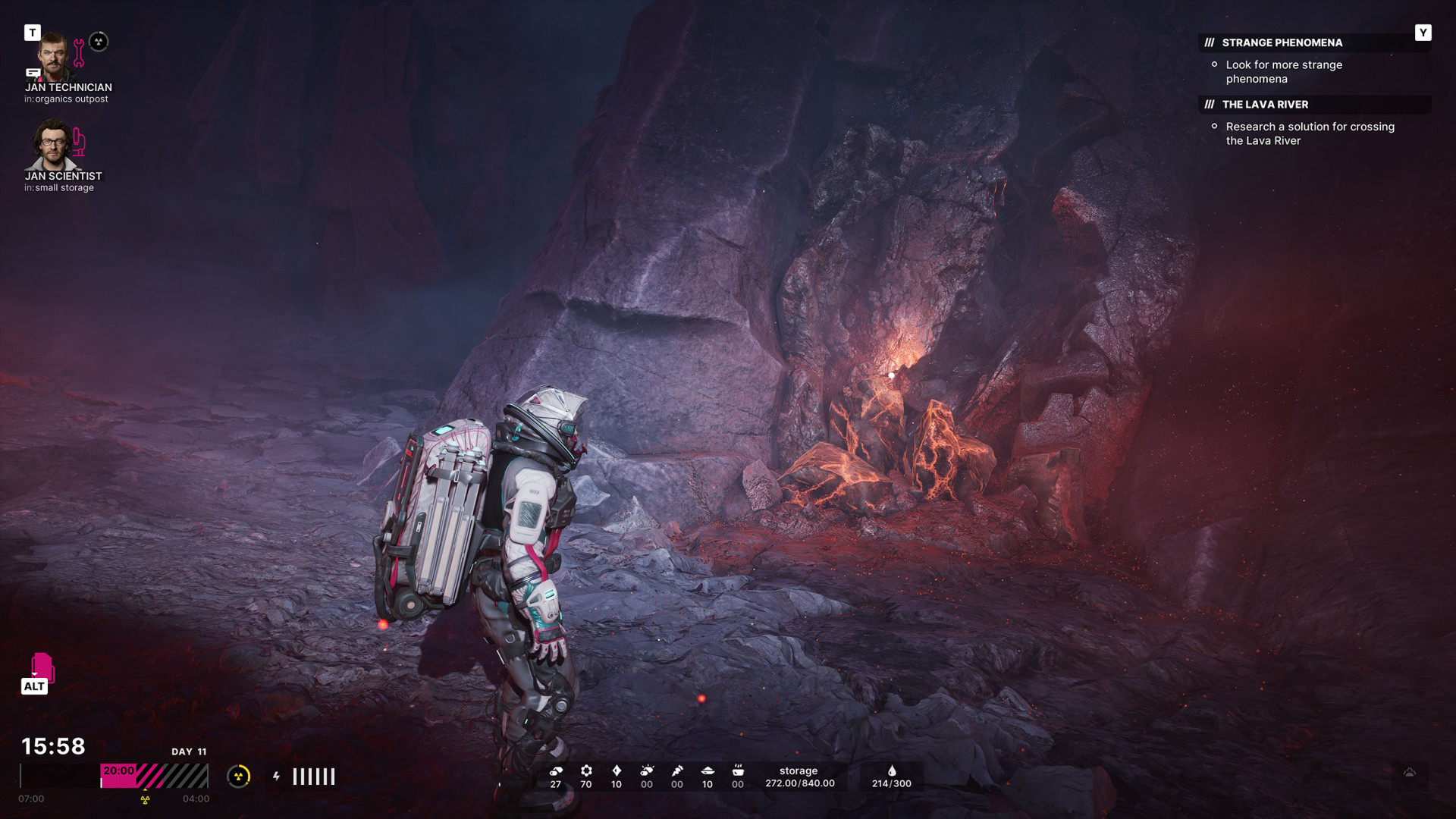Click the radiation icon beside Jan Technician
Viewport: 1456px width, 819px height.
click(99, 42)
